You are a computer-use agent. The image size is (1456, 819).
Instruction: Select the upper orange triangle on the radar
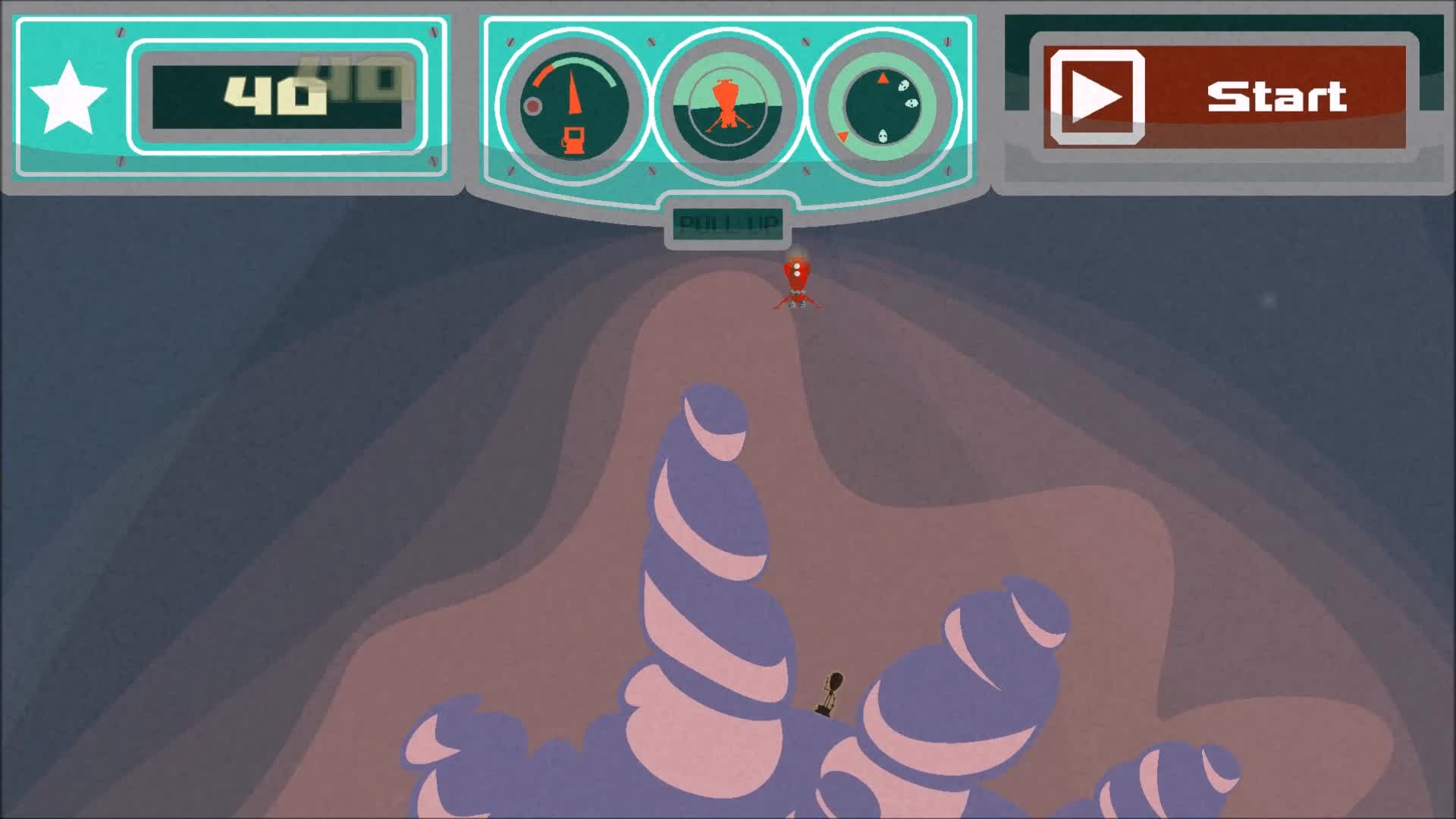882,77
